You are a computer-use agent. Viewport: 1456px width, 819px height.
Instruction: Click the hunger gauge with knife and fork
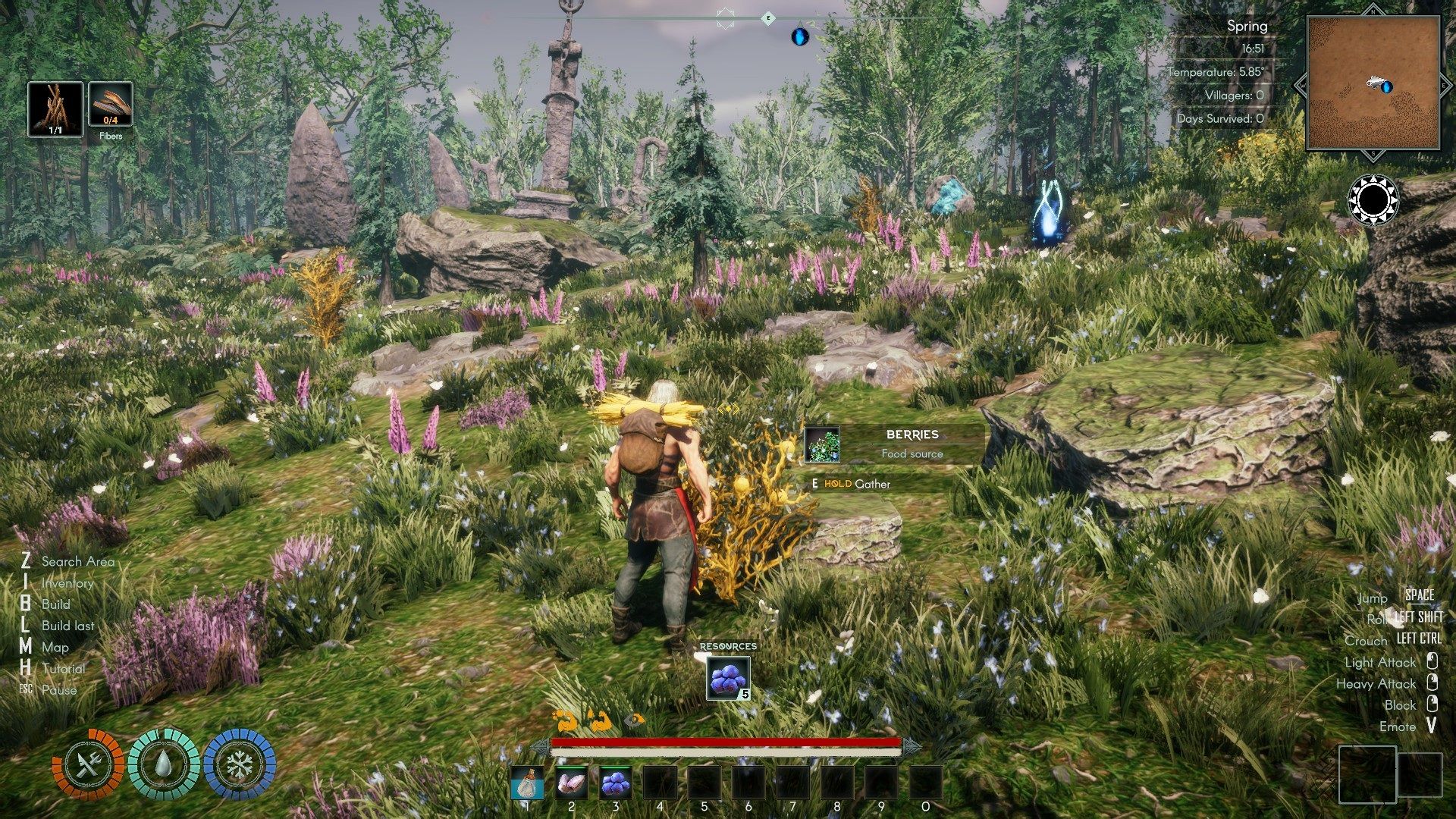88,765
